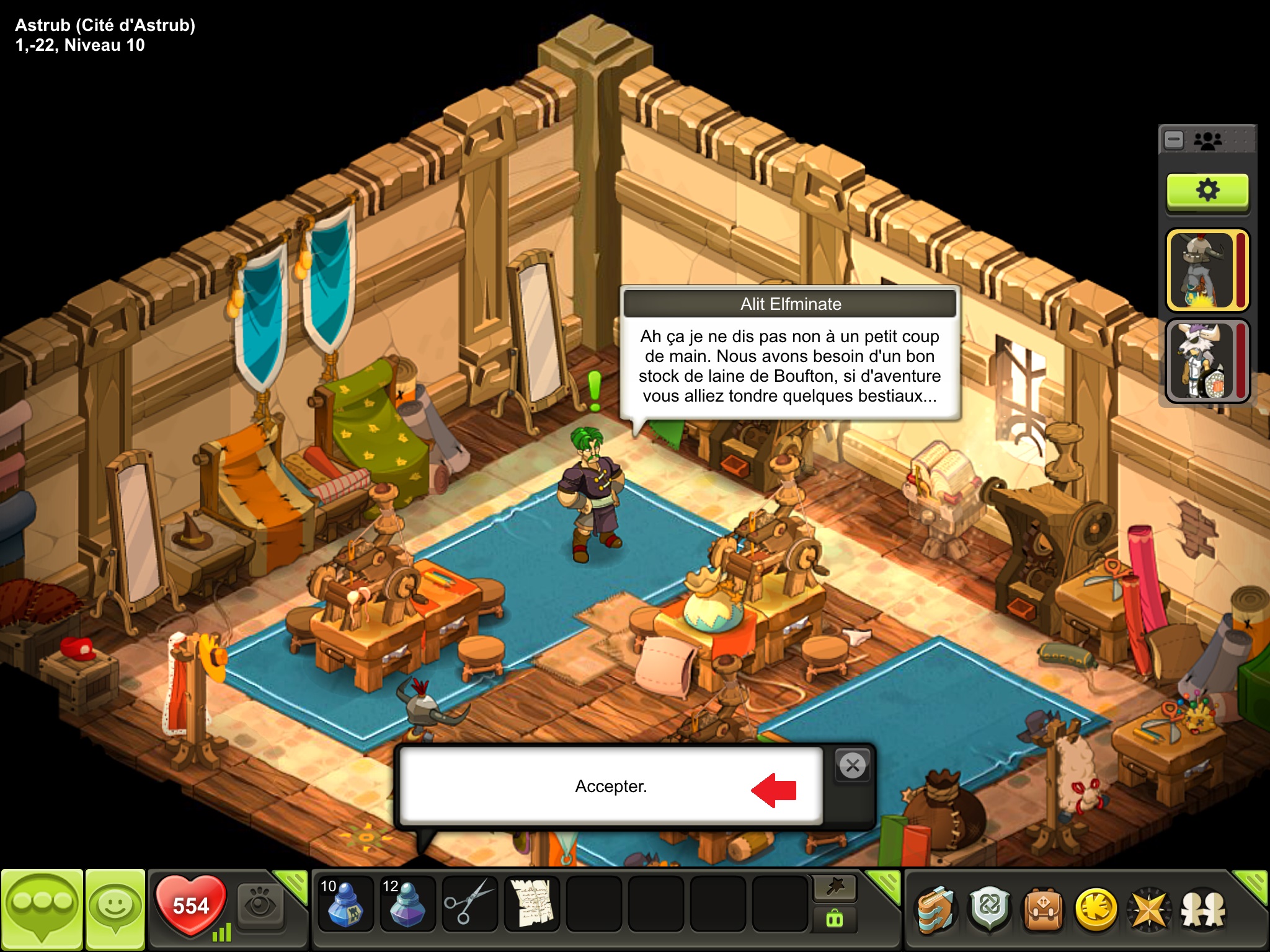The width and height of the screenshot is (1270, 952).
Task: Switch hotbar using the magic wand button
Action: tap(835, 889)
